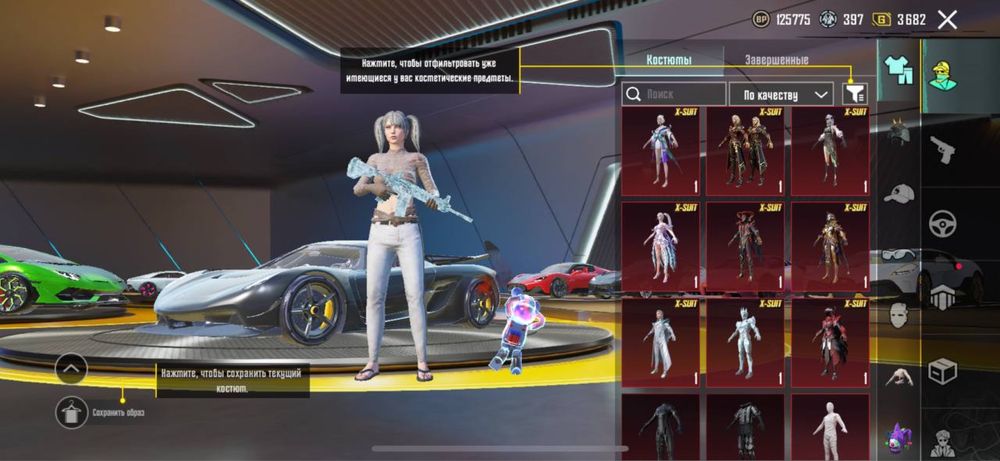Open the clothing shirt and pants category
1000x461 pixels.
899,70
